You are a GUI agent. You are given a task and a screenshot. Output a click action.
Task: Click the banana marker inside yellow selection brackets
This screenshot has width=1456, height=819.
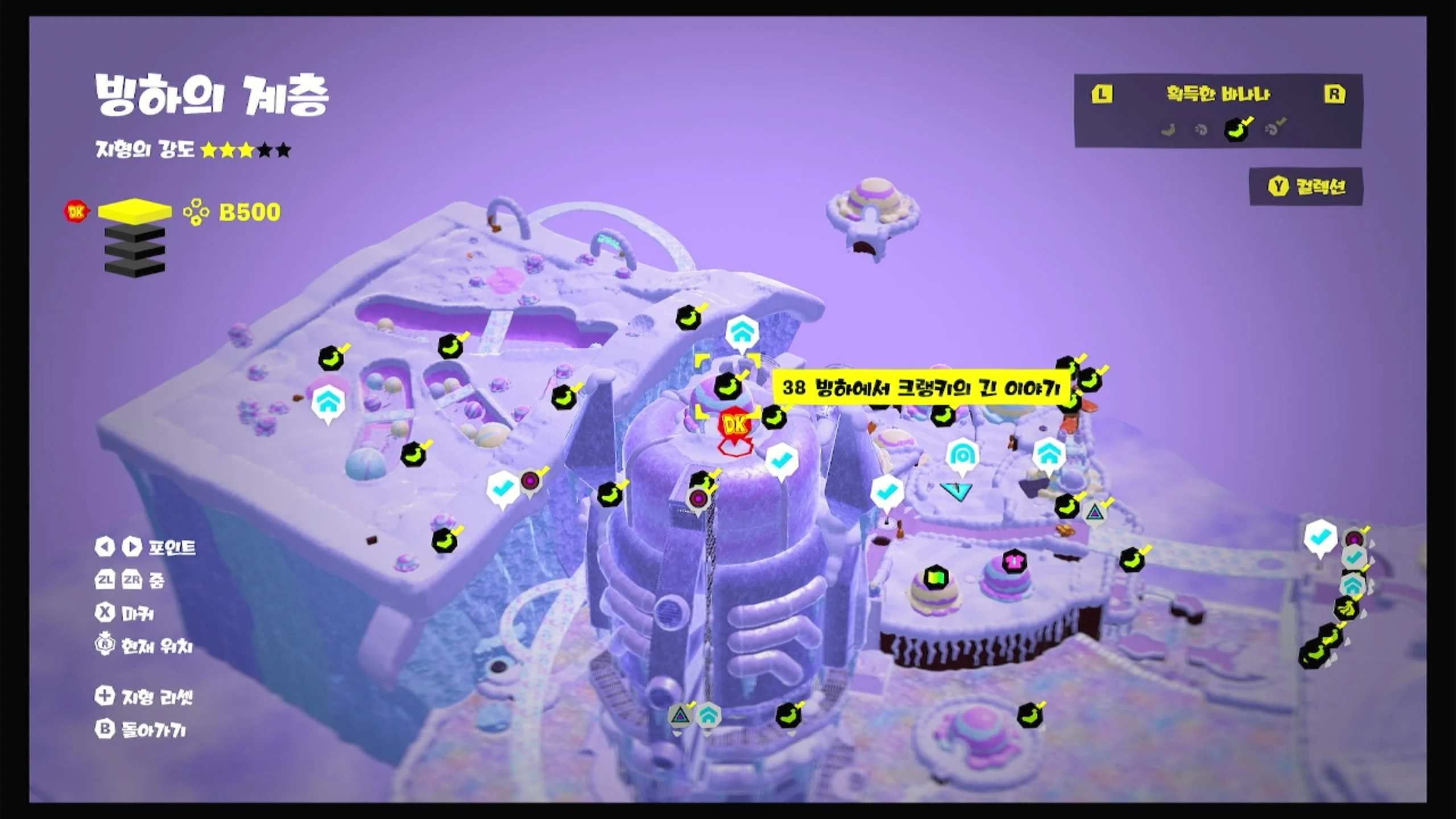tap(728, 387)
